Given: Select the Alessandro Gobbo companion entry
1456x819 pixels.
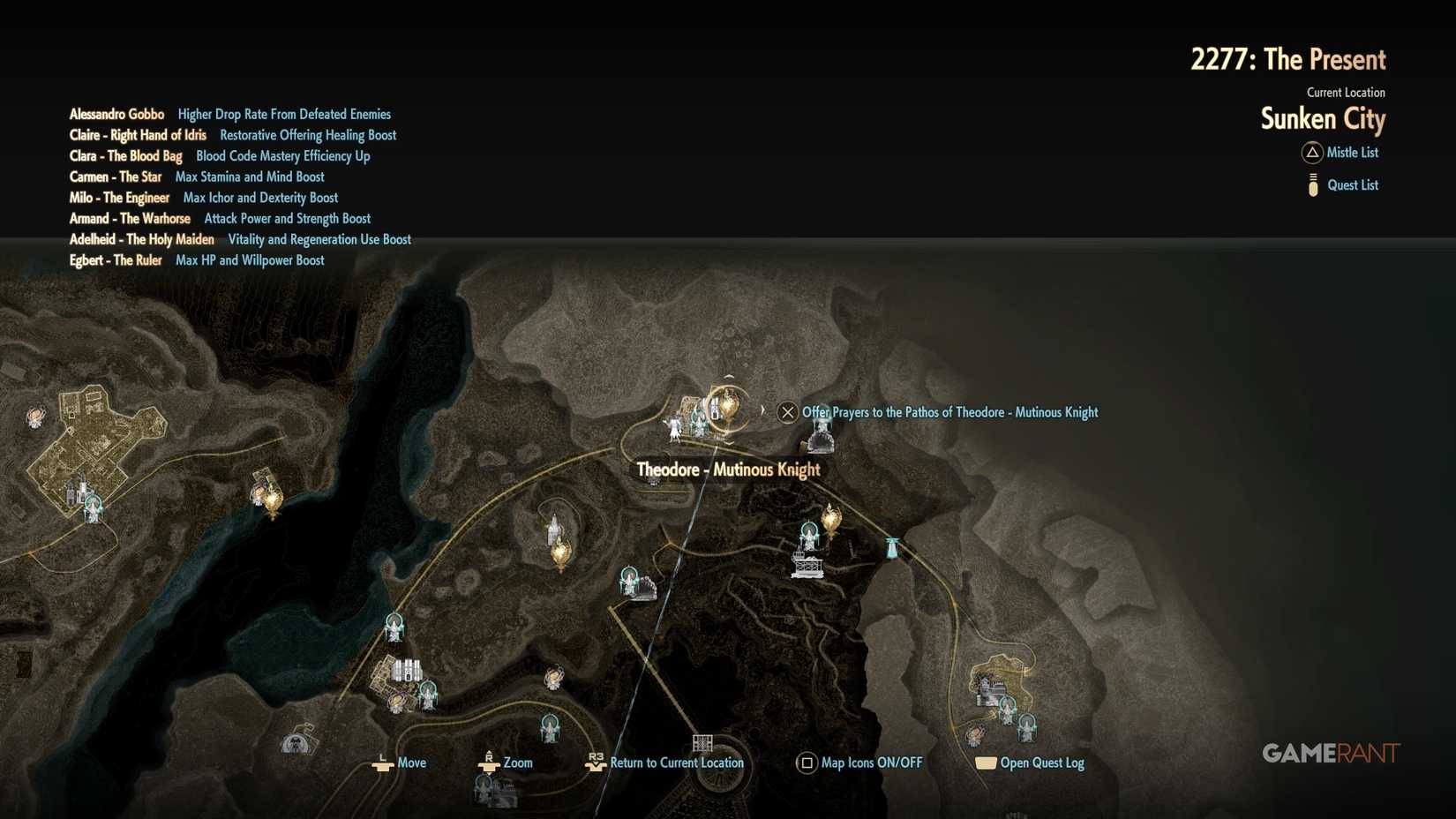Looking at the screenshot, I should pyautogui.click(x=117, y=114).
